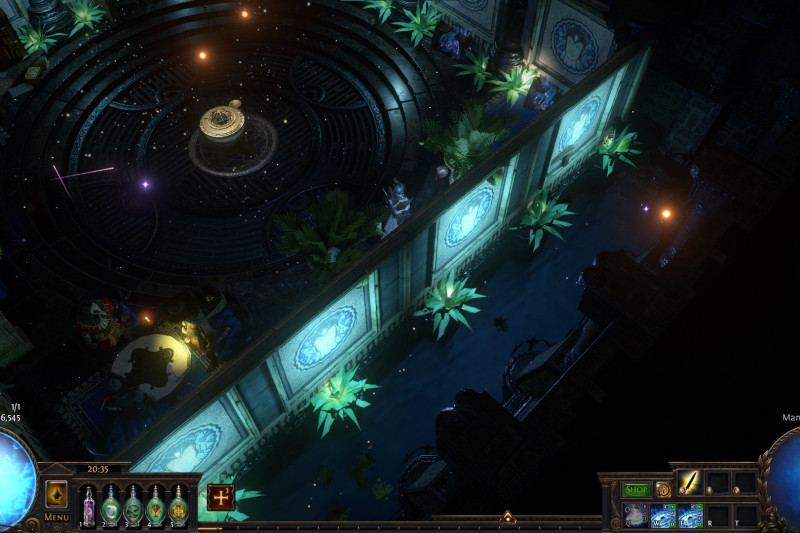The height and width of the screenshot is (533, 800).
Task: Open the passive skill points plus button
Action: pos(221,497)
